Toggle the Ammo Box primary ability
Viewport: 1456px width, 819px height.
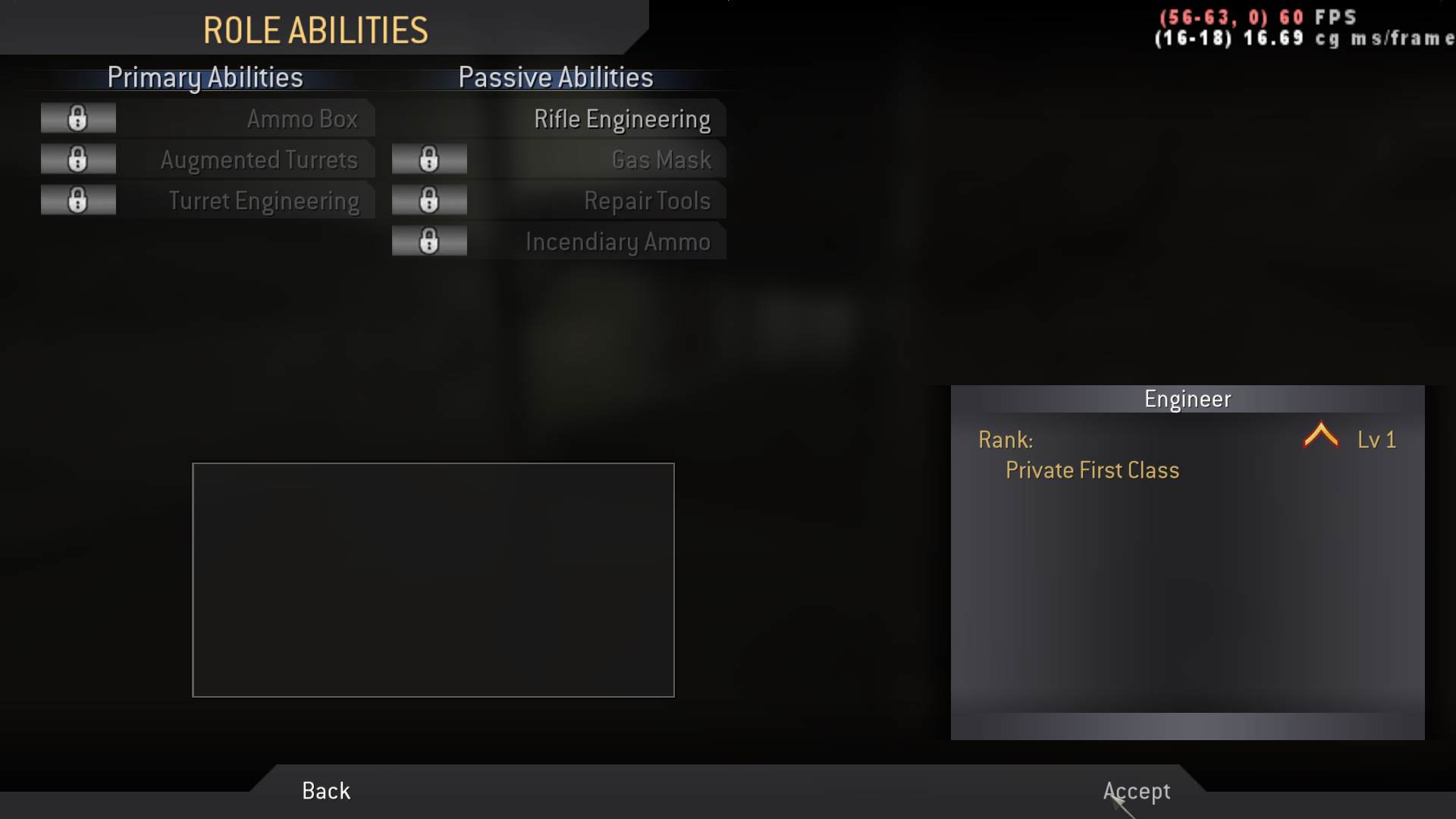(x=302, y=118)
